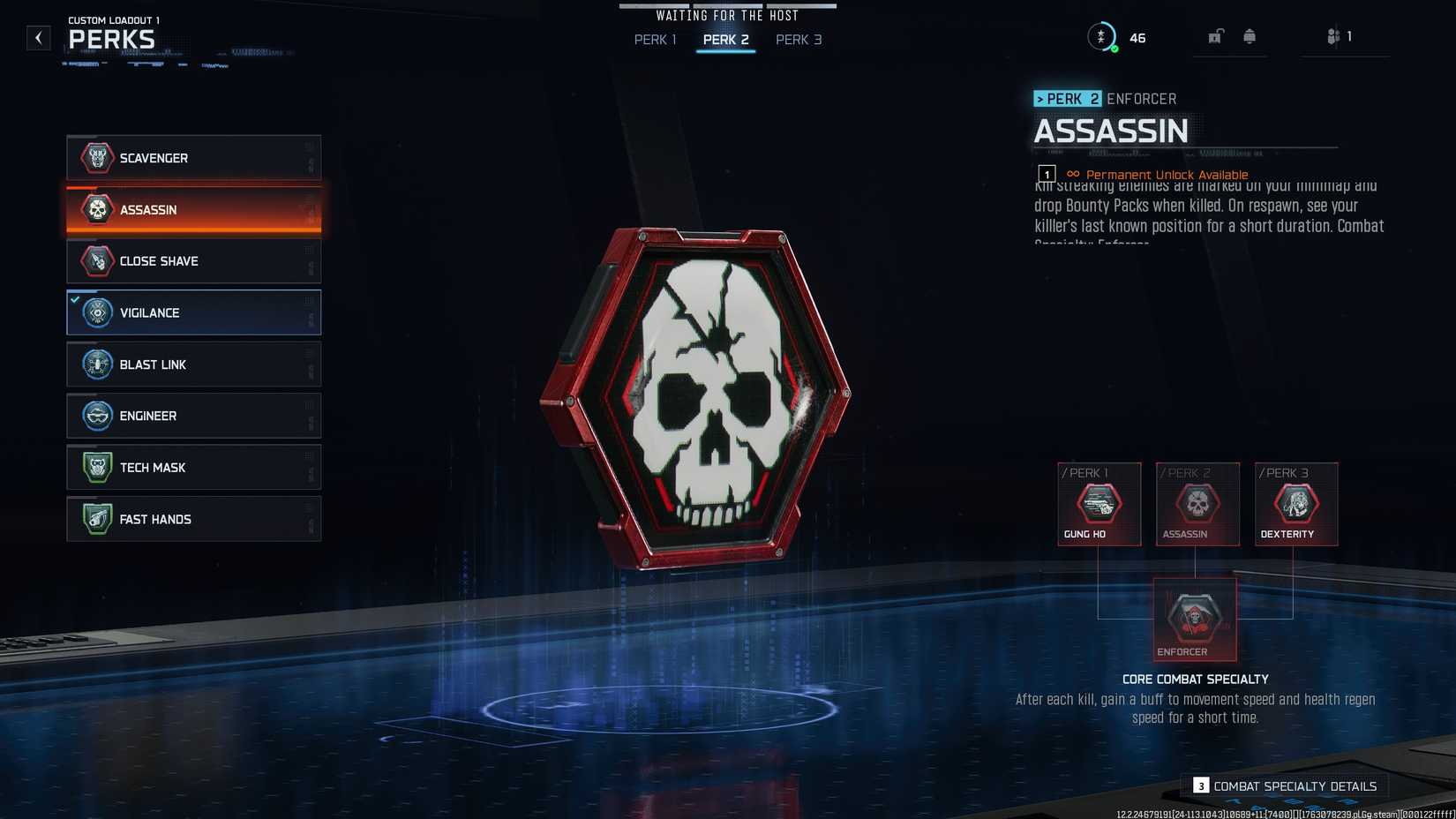Open the PERK 3 tab

point(798,40)
